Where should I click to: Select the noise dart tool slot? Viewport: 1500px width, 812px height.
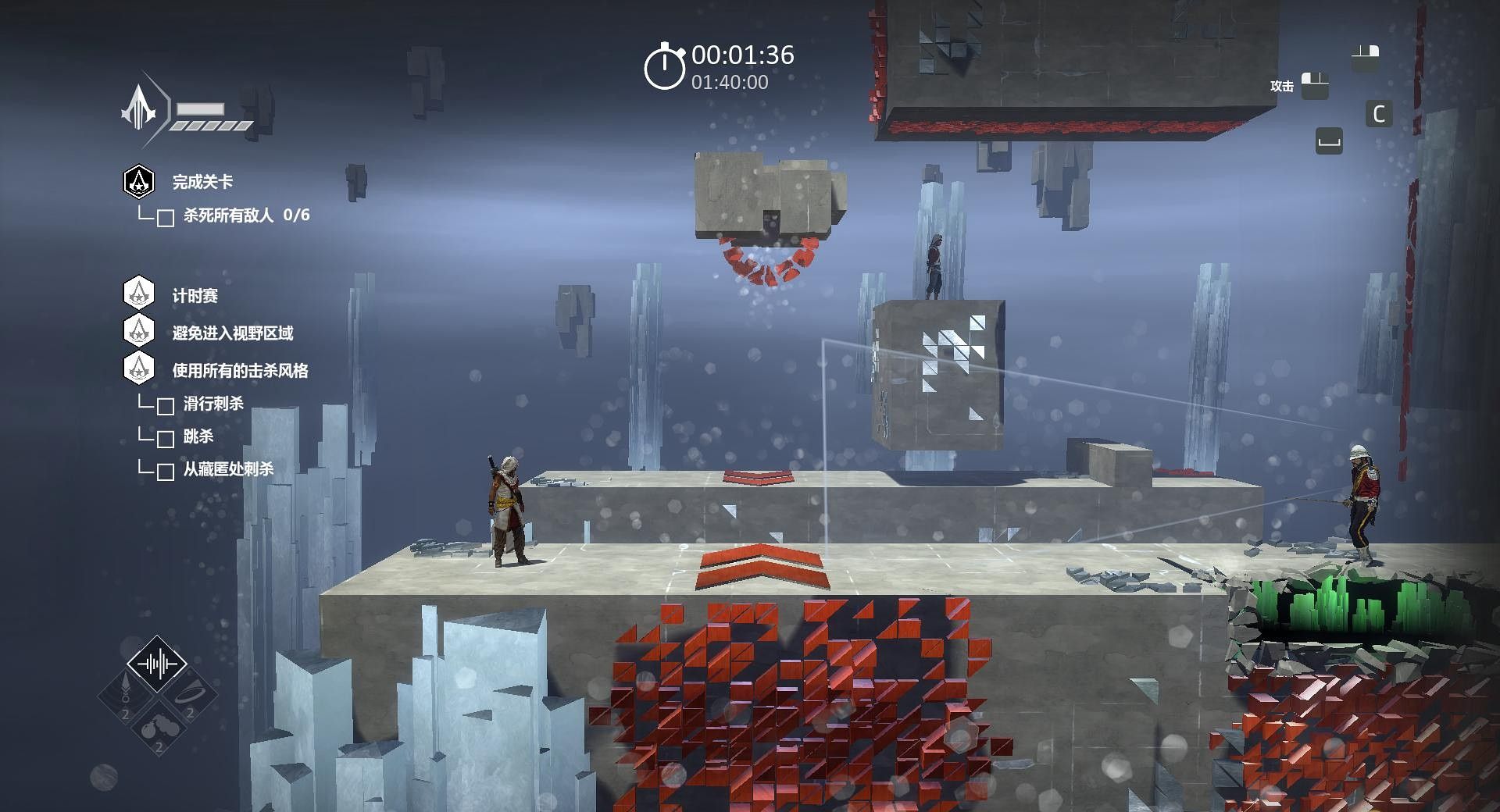[x=126, y=695]
